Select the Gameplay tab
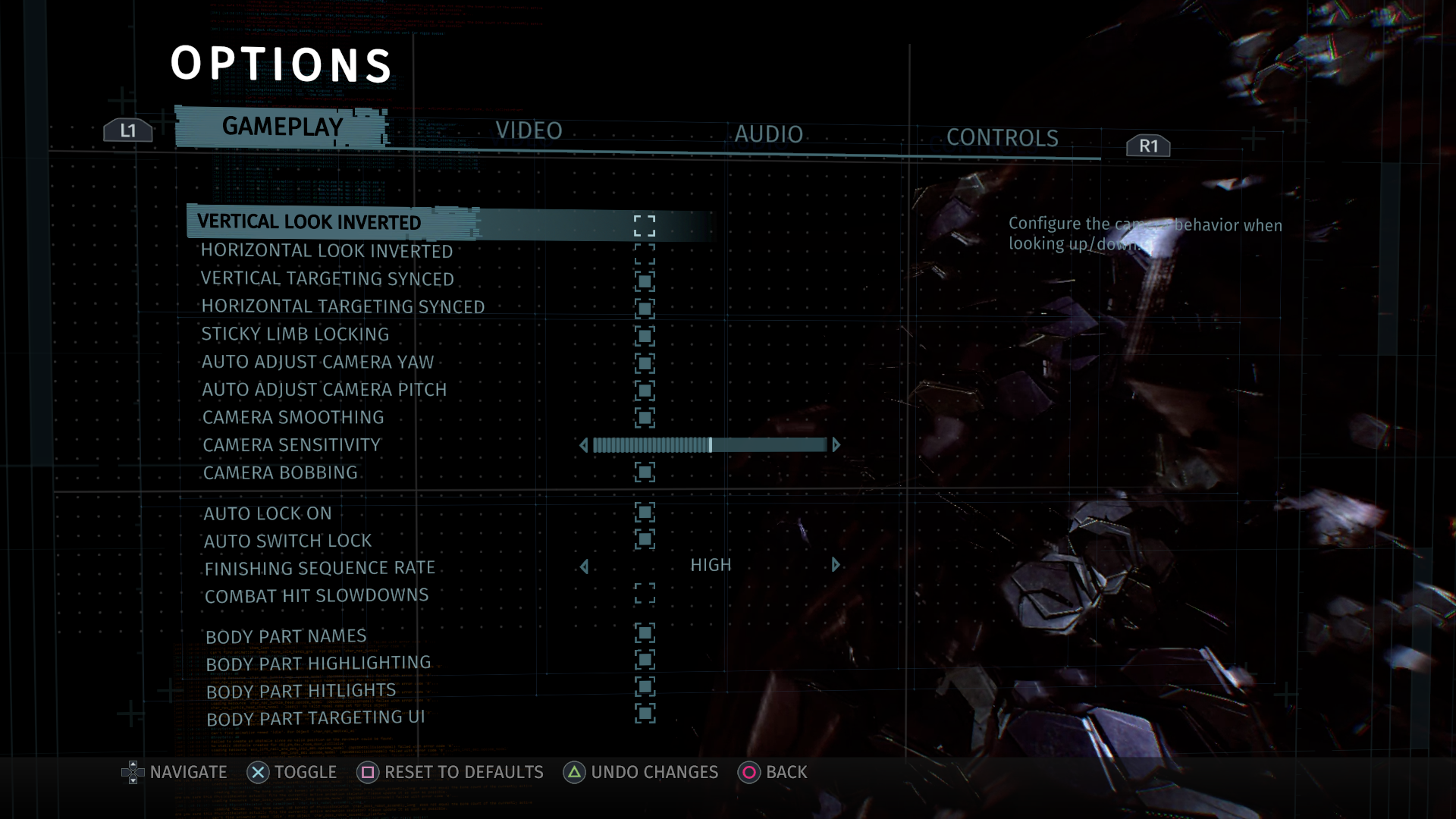This screenshot has height=819, width=1456. coord(282,127)
